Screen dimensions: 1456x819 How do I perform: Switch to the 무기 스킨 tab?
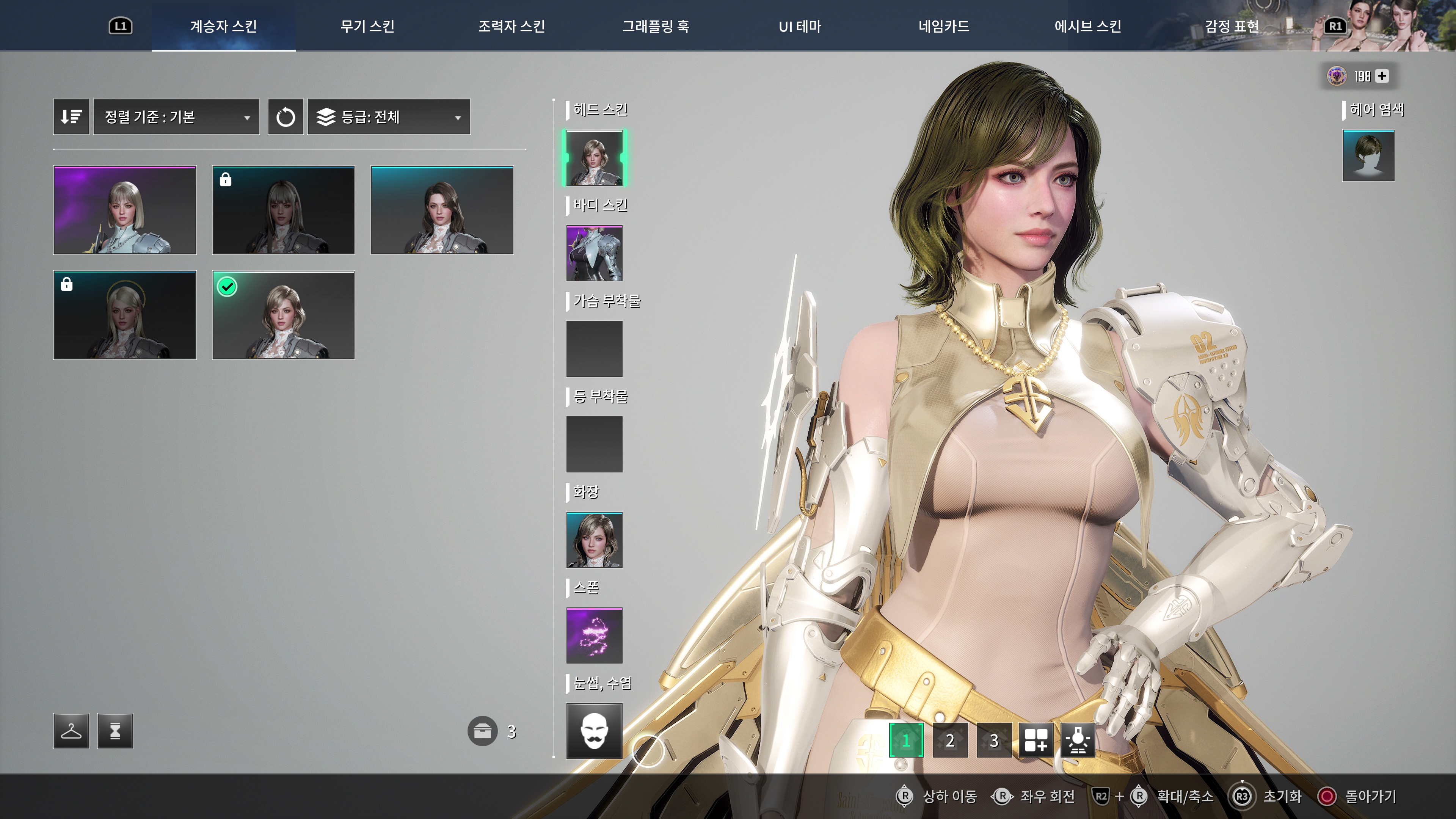(368, 26)
